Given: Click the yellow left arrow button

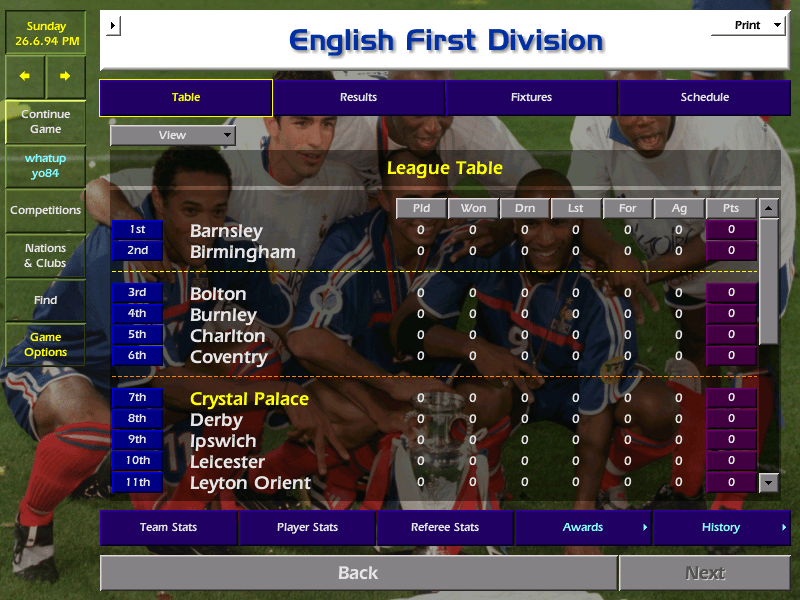Looking at the screenshot, I should (x=25, y=76).
